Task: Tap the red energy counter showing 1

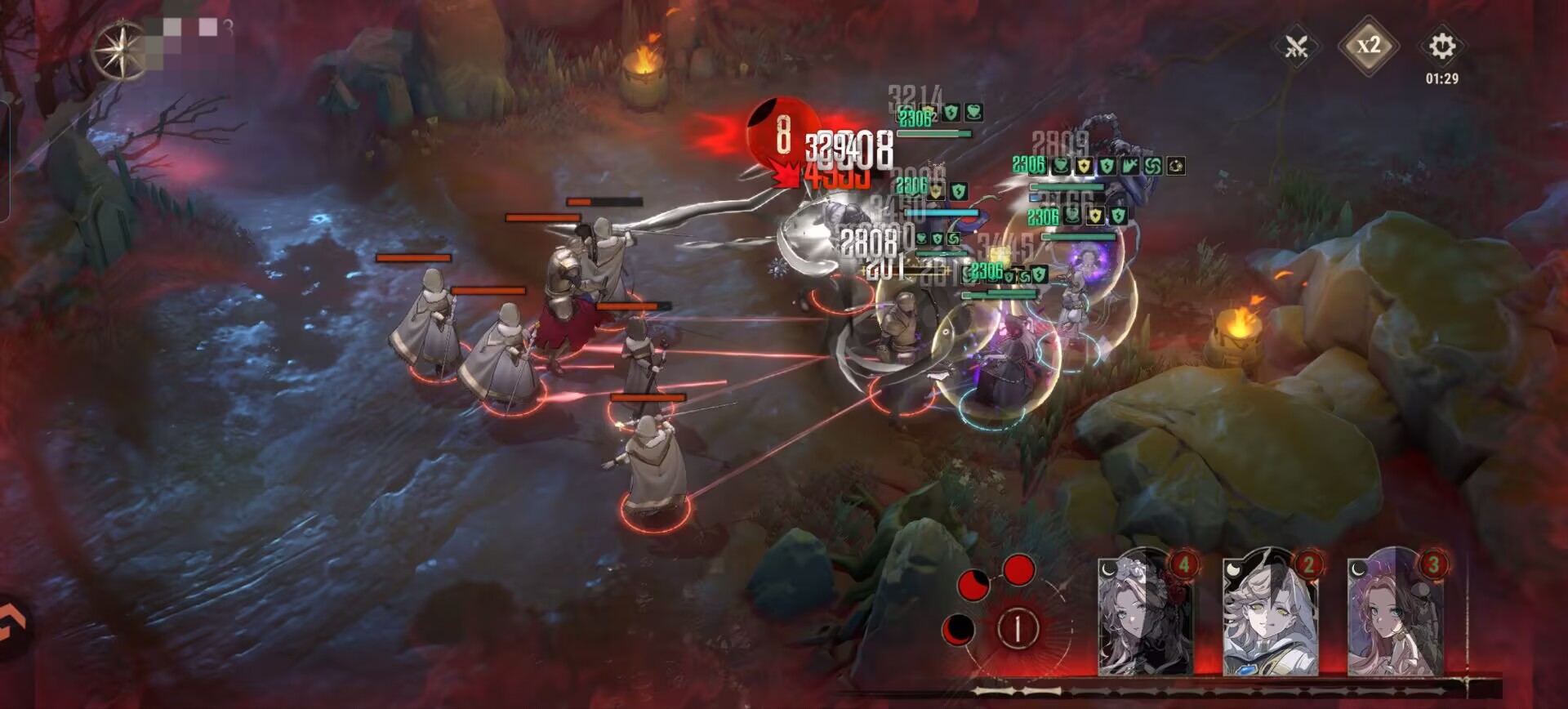Action: (1018, 628)
